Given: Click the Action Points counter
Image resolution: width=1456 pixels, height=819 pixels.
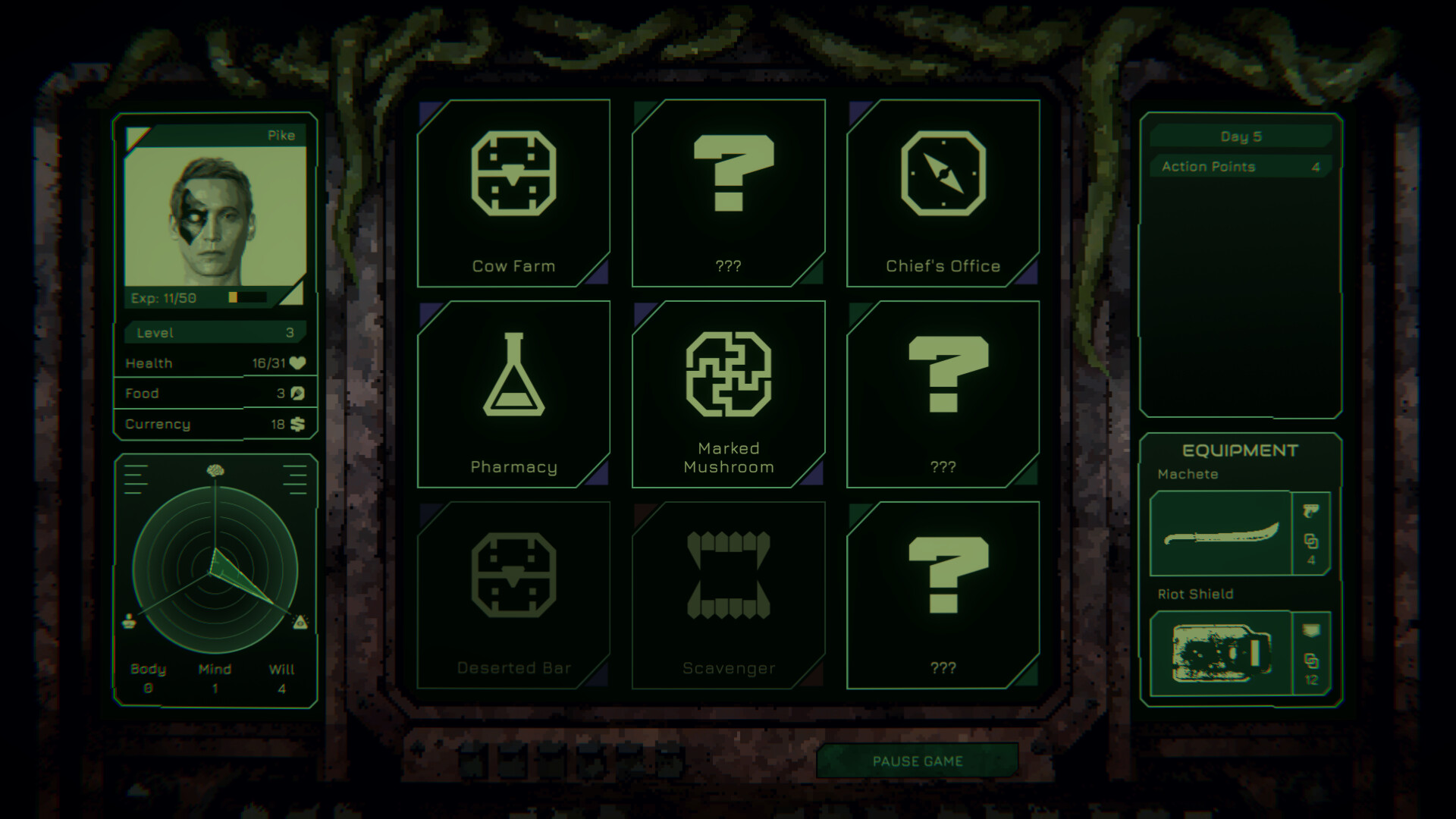Looking at the screenshot, I should point(1241,166).
